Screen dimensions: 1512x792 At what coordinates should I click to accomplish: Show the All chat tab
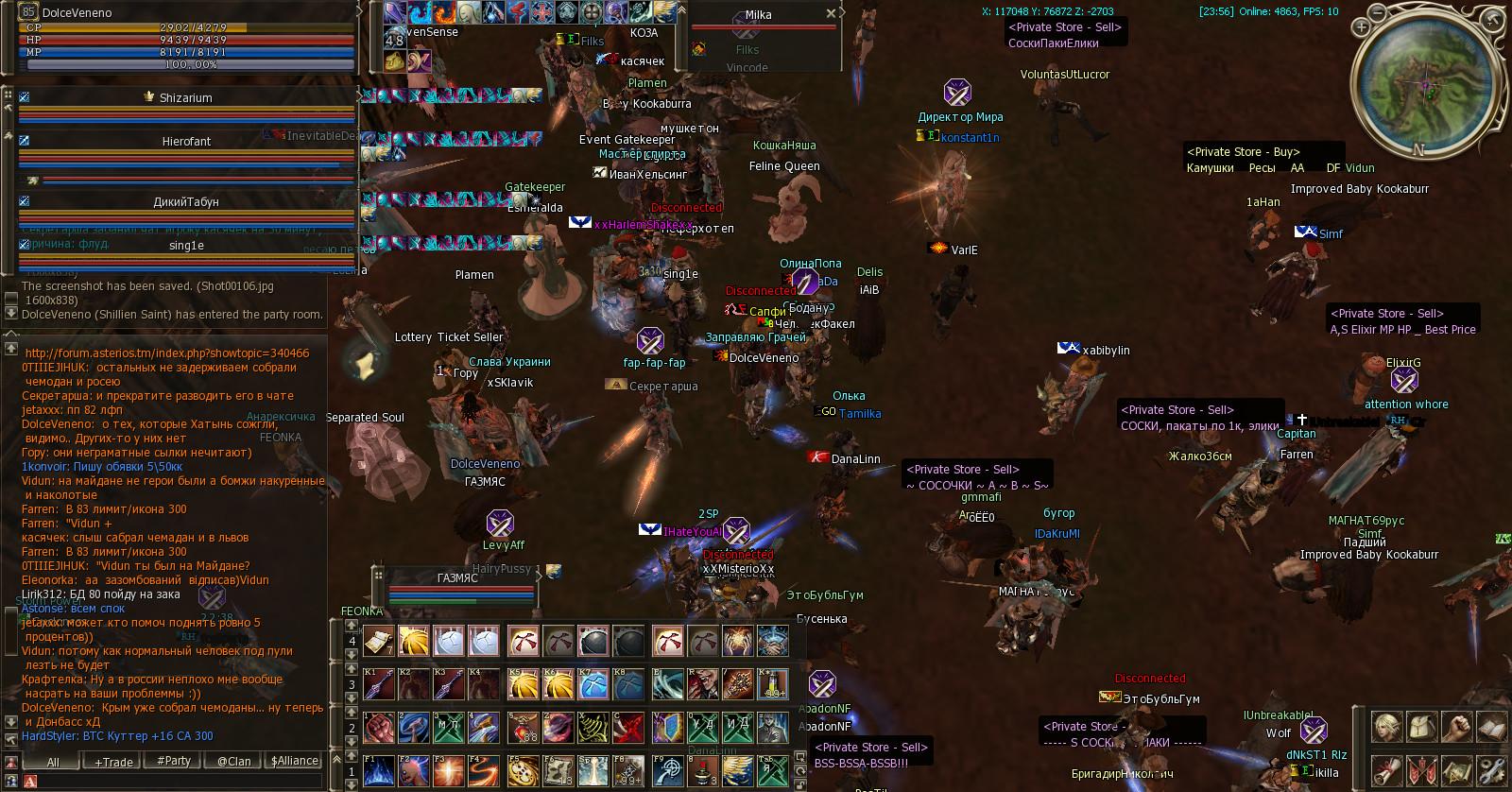point(53,761)
